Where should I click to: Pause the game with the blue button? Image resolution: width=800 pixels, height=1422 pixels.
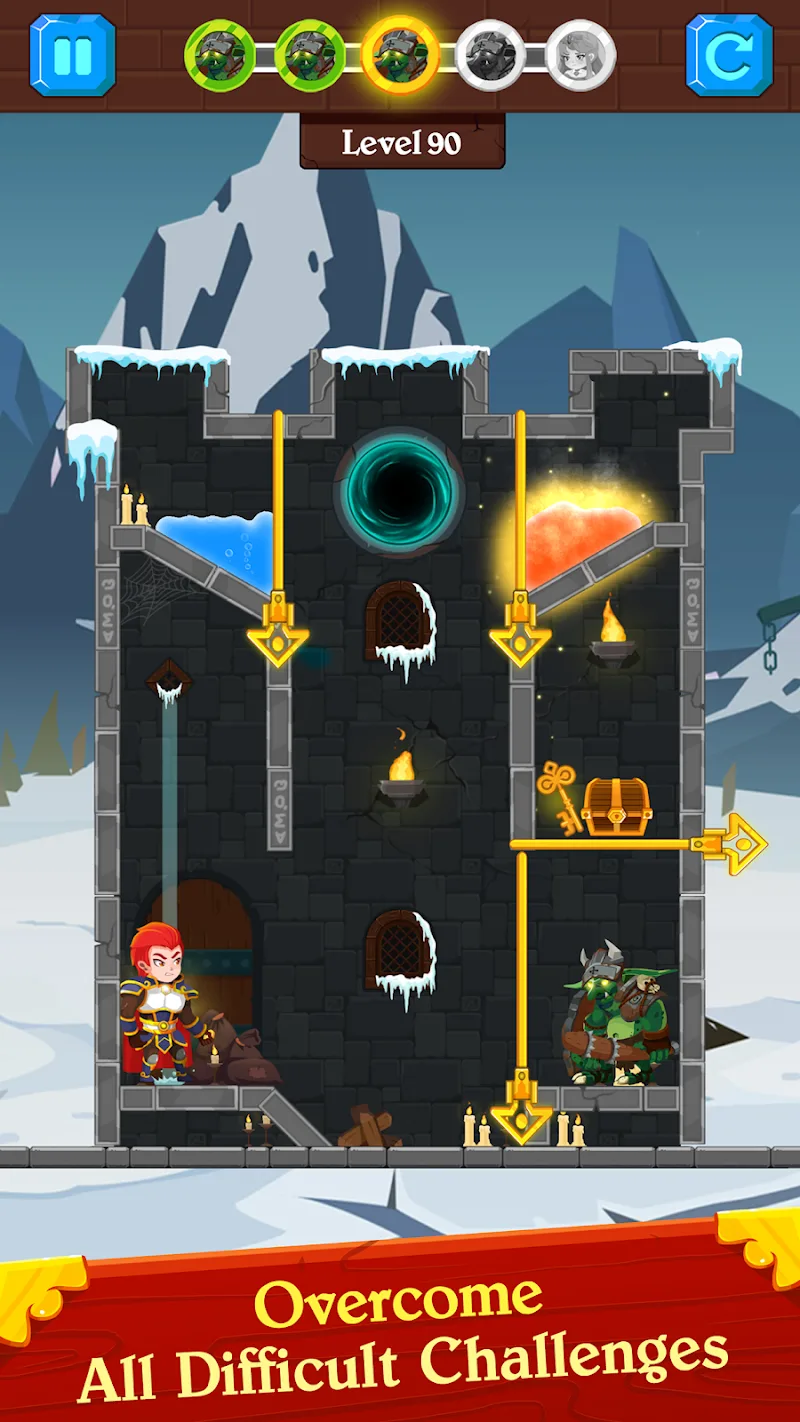tap(72, 55)
